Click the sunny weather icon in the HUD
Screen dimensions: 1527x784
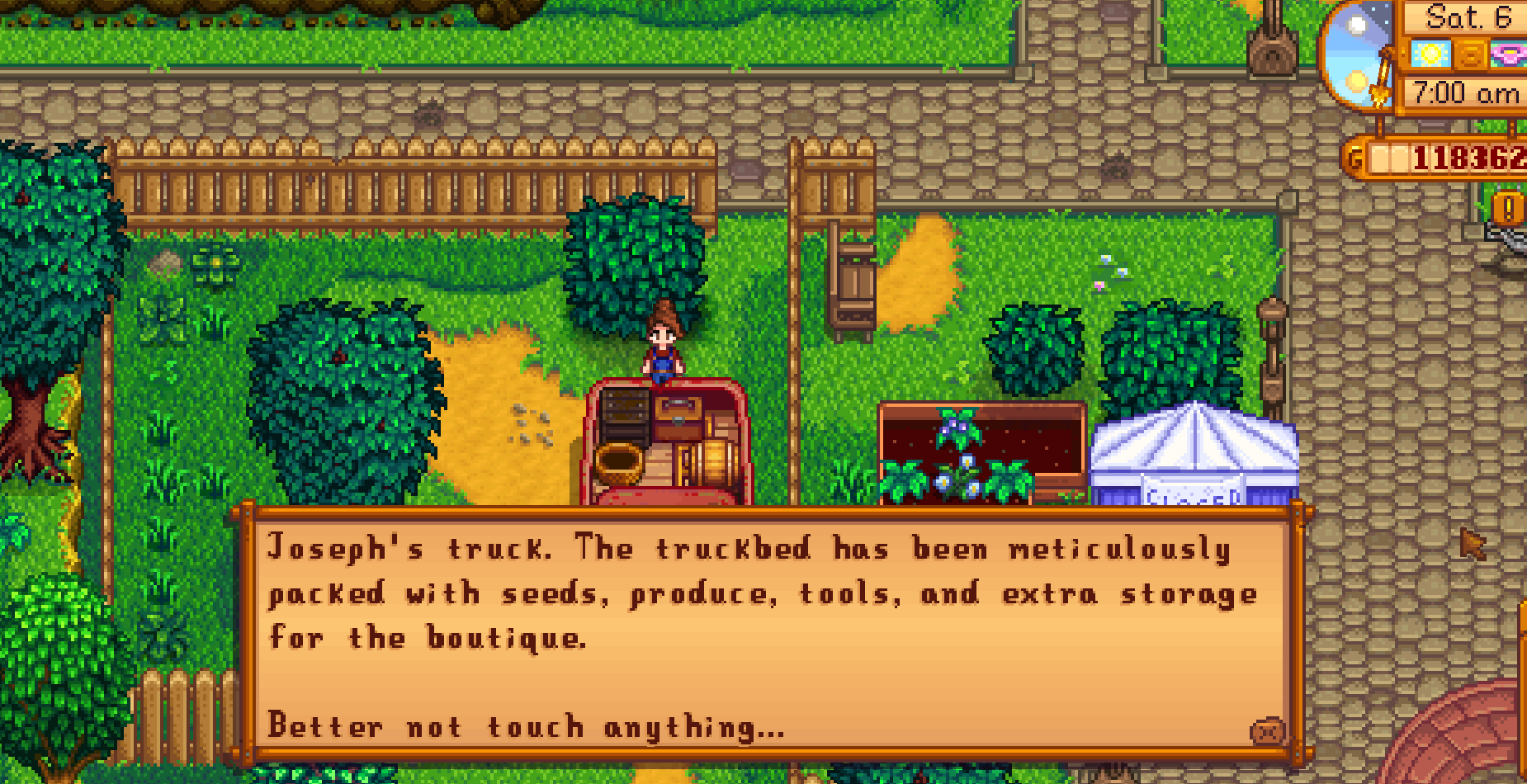point(1431,54)
